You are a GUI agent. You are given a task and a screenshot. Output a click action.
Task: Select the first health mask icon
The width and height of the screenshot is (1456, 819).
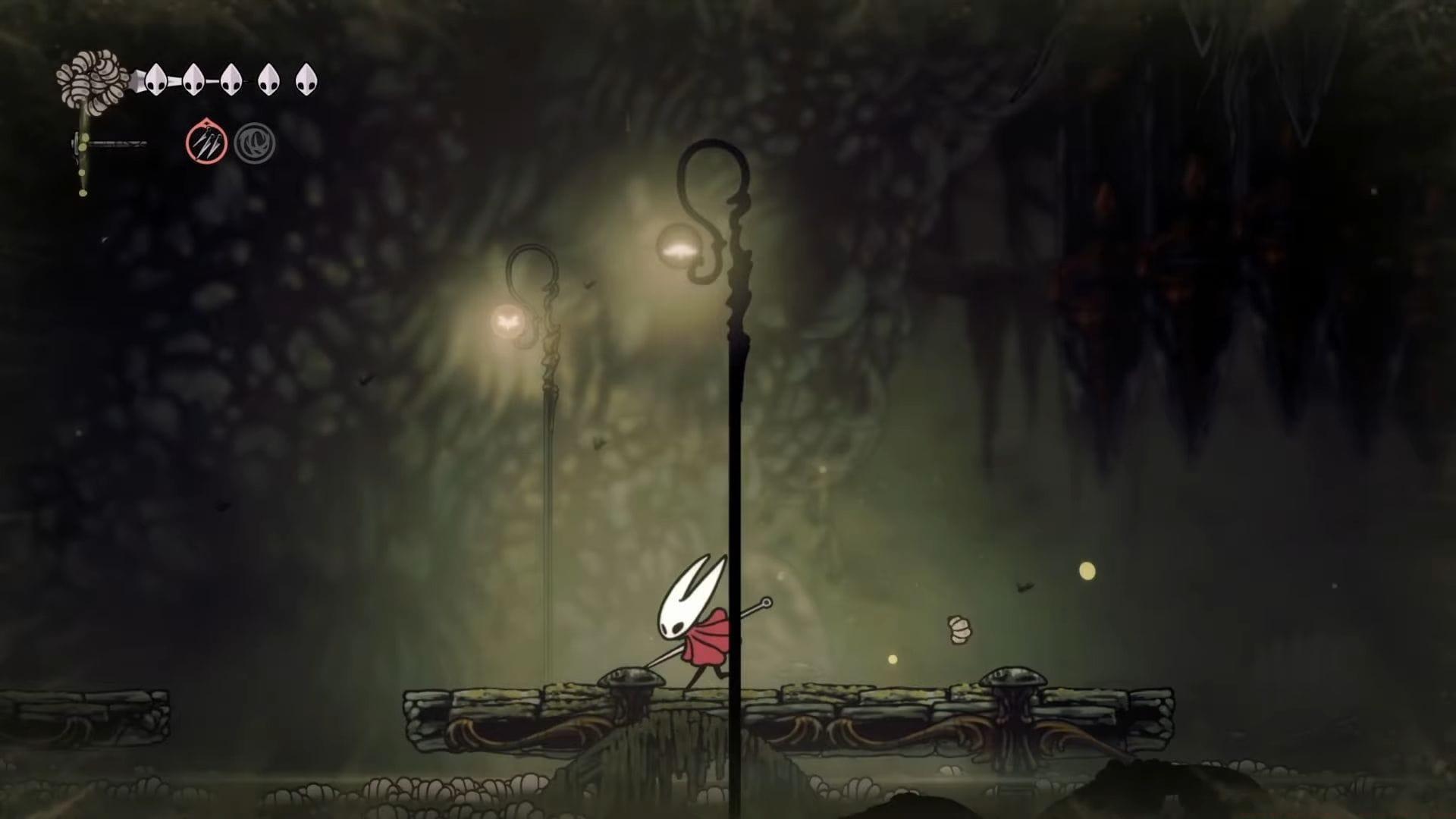[x=156, y=79]
